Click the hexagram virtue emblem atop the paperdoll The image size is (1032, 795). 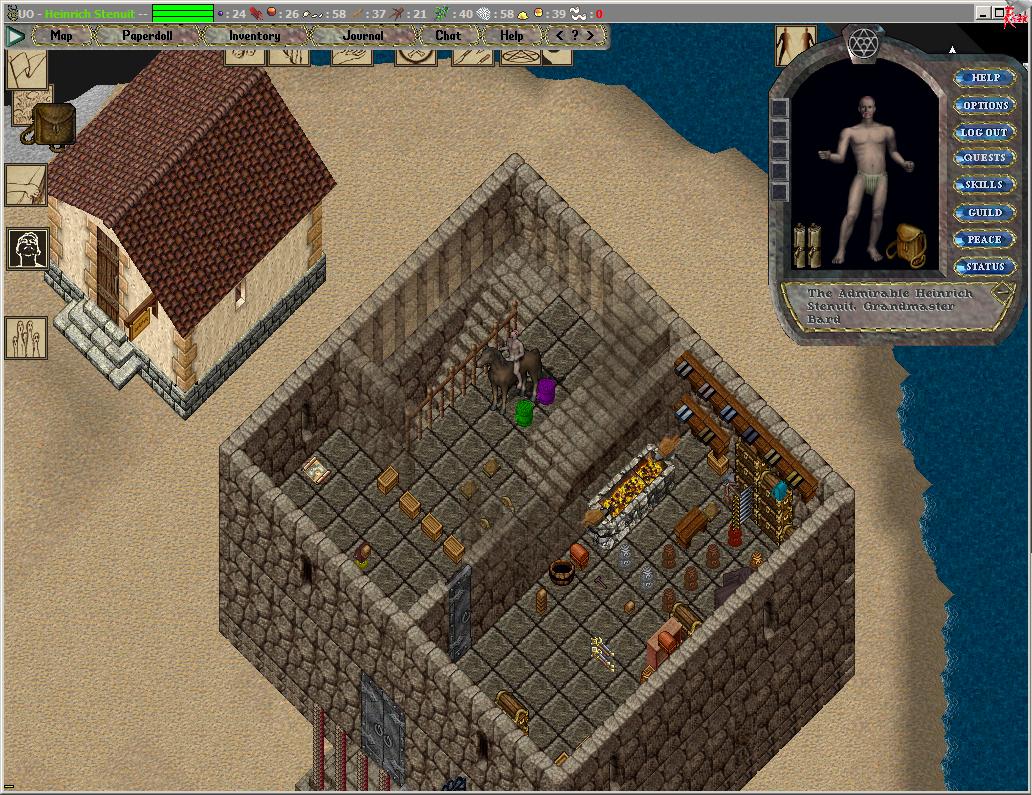pos(861,43)
